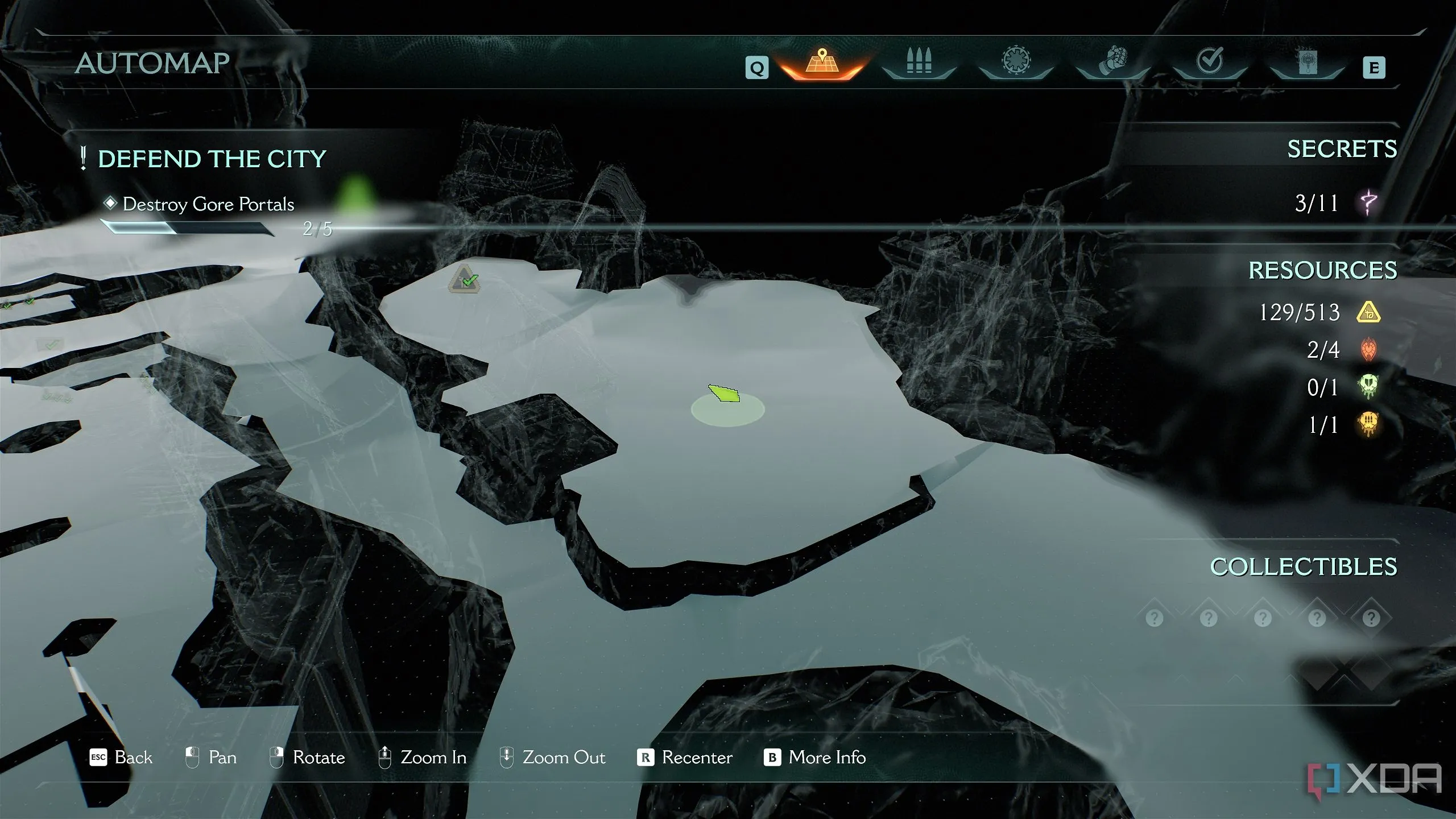Select the first unknown collectible diamond

point(1154,618)
